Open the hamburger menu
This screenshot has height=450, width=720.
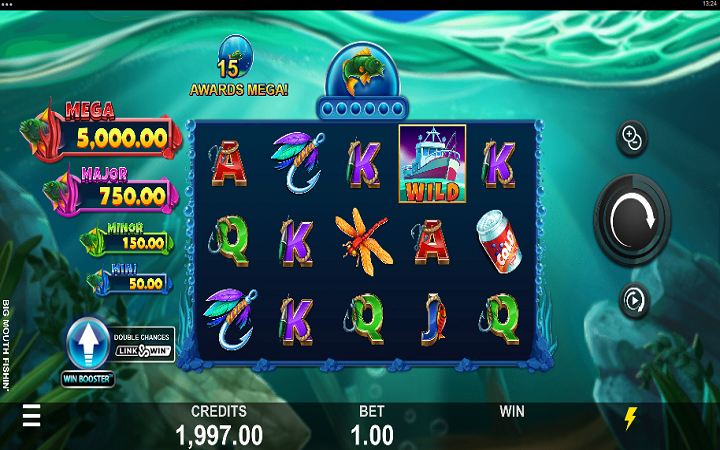[32, 416]
